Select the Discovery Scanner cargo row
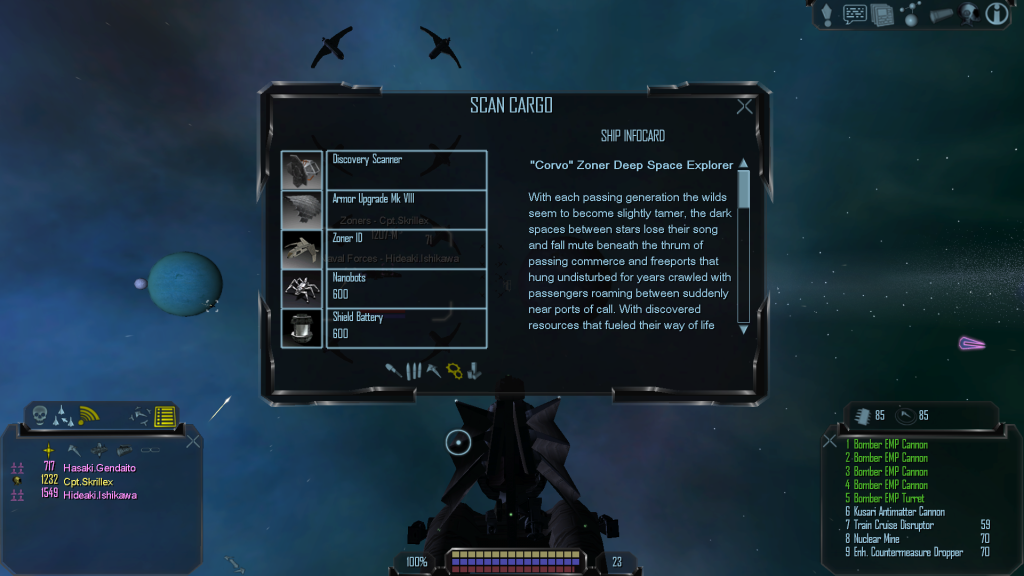1024x576 pixels. point(406,169)
